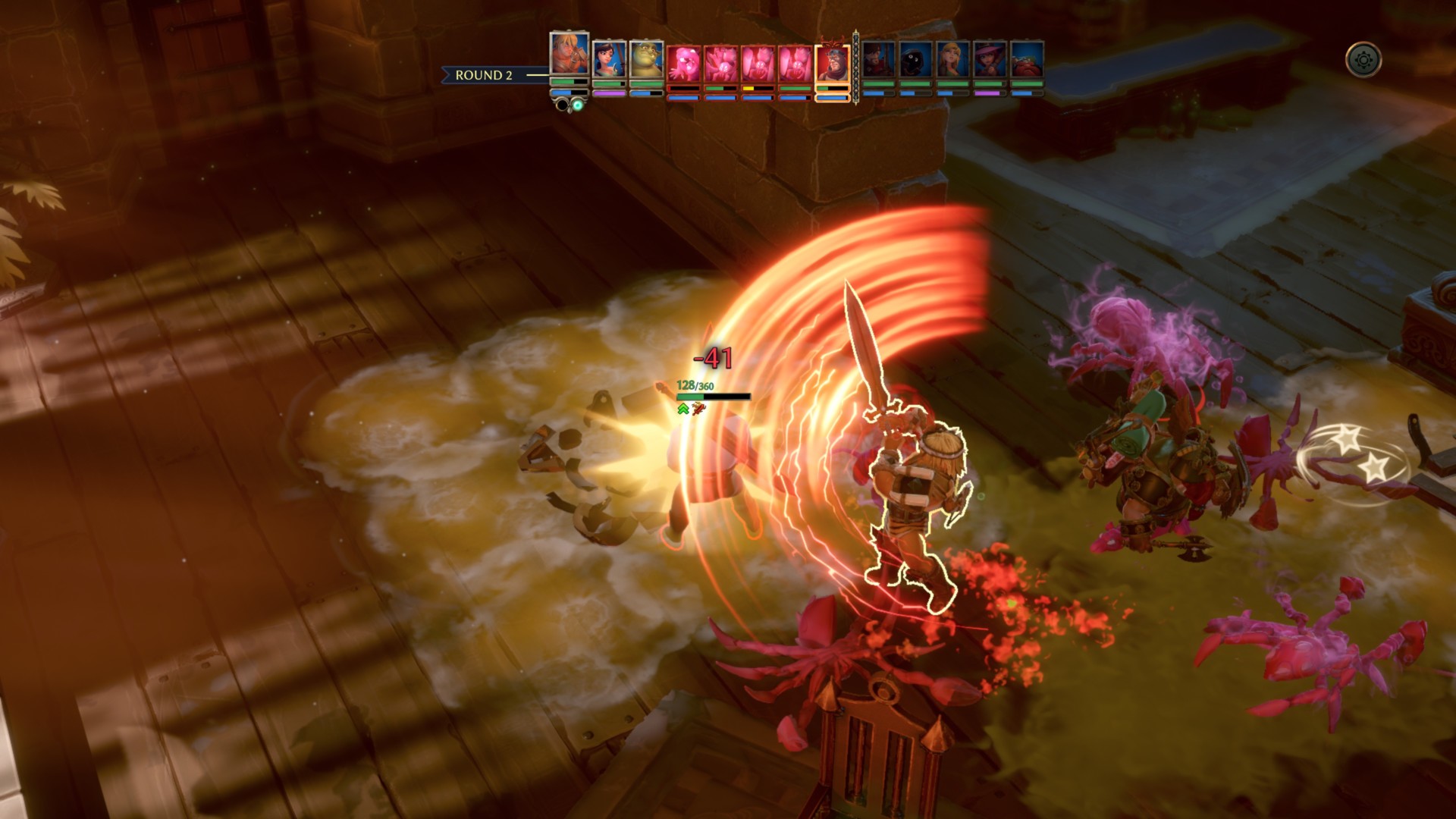Click the red-bearded dwarf portrait
Image resolution: width=1456 pixels, height=819 pixels.
(1028, 60)
